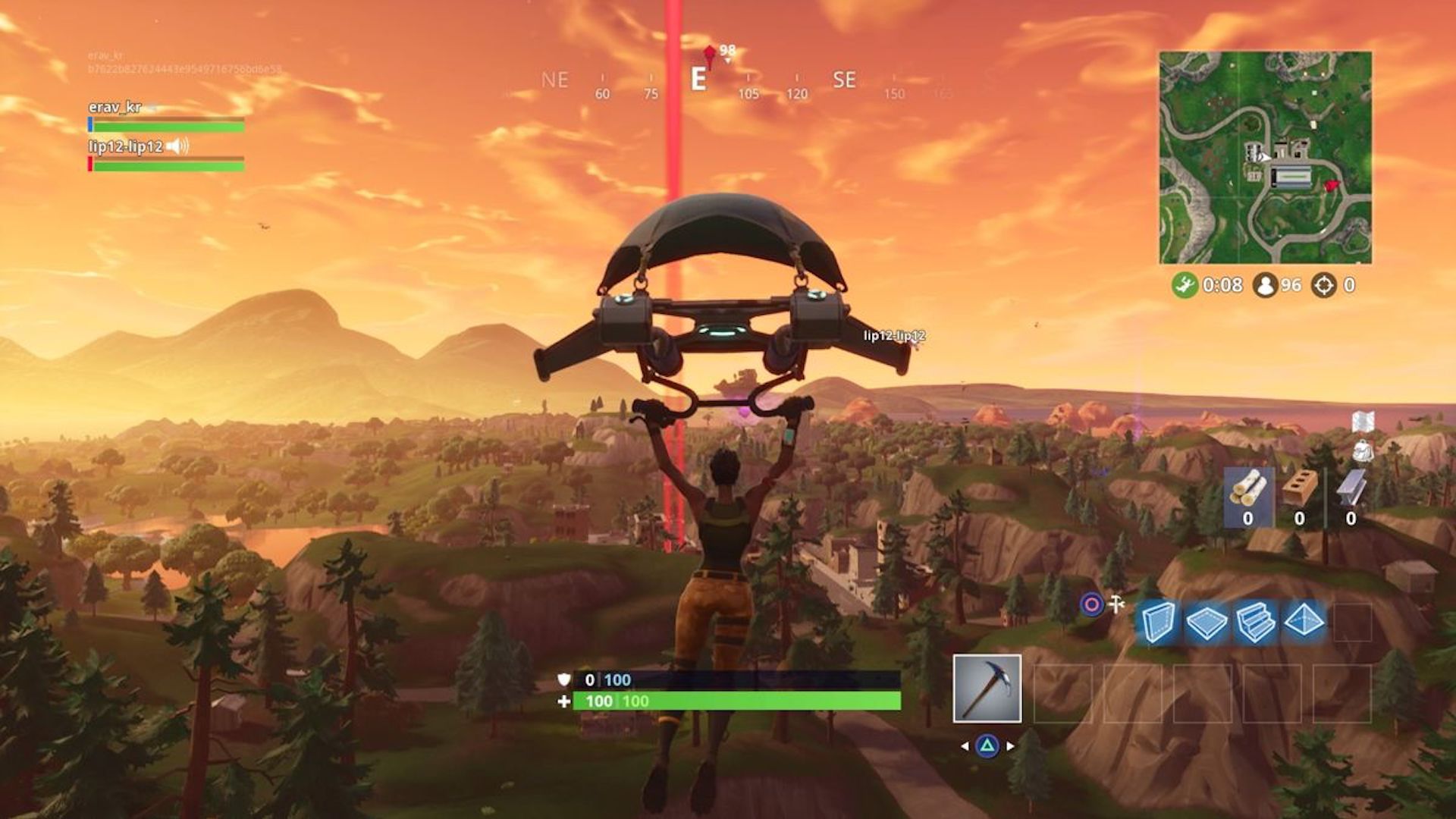Select the wall building piece icon
This screenshot has width=1456, height=819.
click(x=1159, y=621)
